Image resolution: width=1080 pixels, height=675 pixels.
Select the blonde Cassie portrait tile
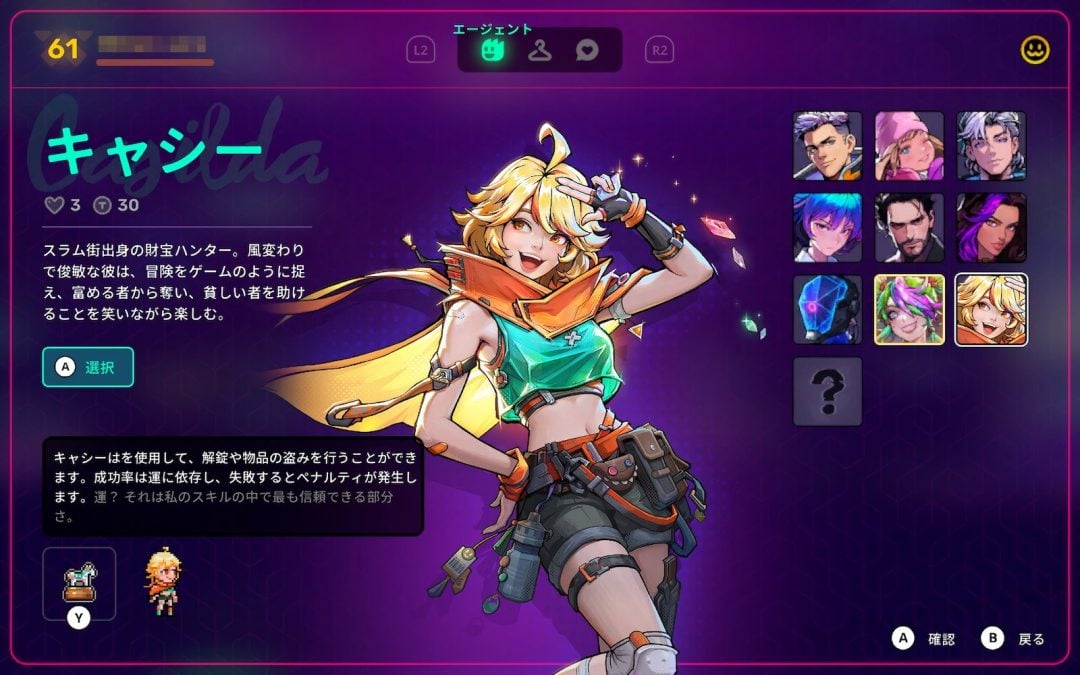pos(991,309)
